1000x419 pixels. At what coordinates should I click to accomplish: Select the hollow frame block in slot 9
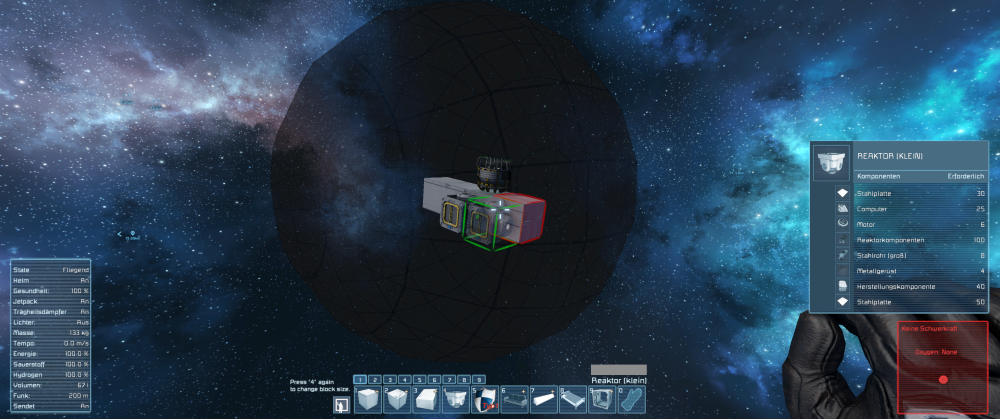click(x=601, y=400)
